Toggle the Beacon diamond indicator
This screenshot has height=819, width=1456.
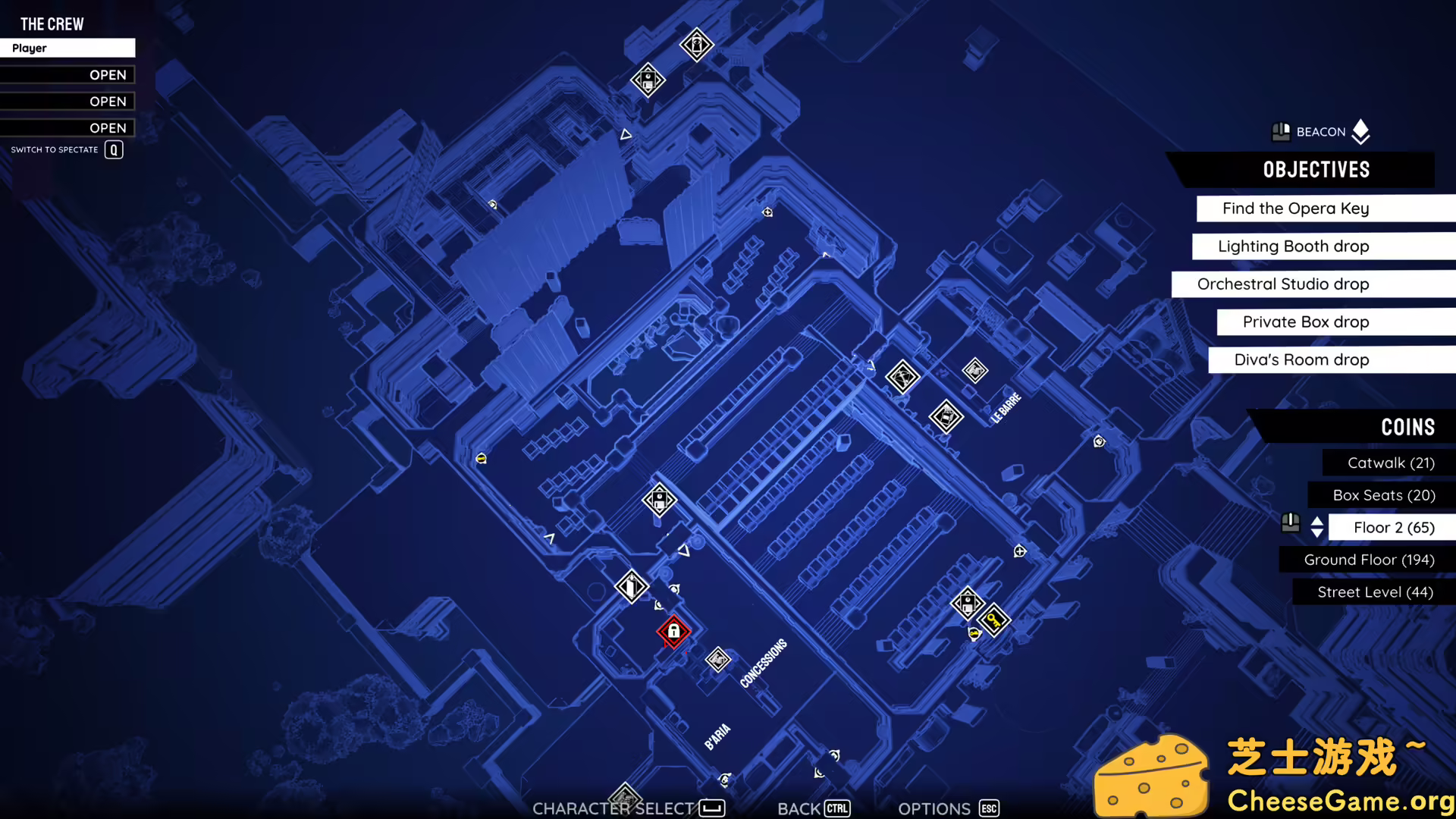(x=1360, y=131)
